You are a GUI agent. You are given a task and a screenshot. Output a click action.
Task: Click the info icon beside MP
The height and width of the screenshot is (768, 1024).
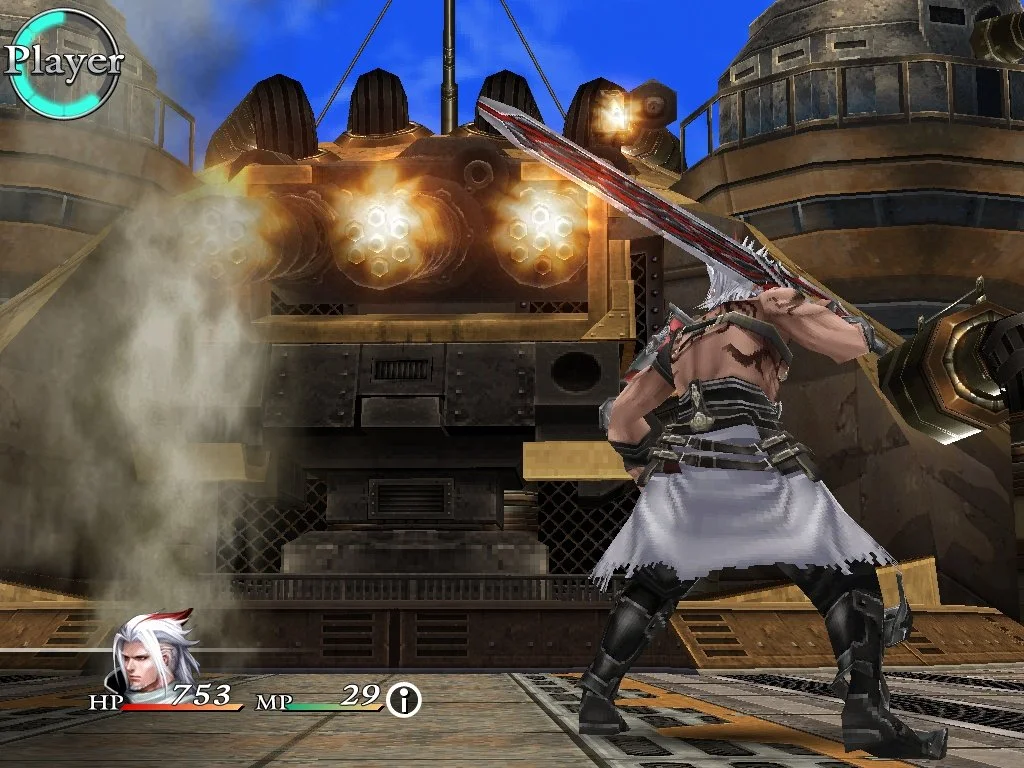point(404,700)
